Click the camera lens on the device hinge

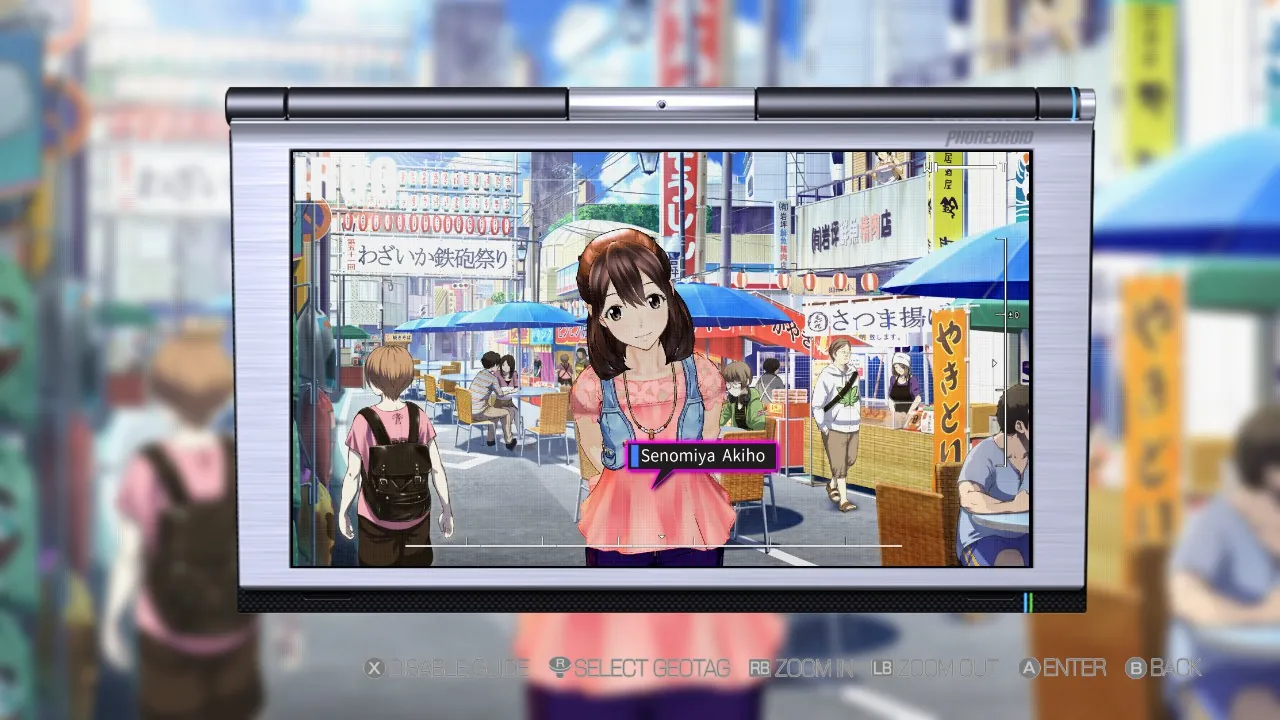(660, 107)
